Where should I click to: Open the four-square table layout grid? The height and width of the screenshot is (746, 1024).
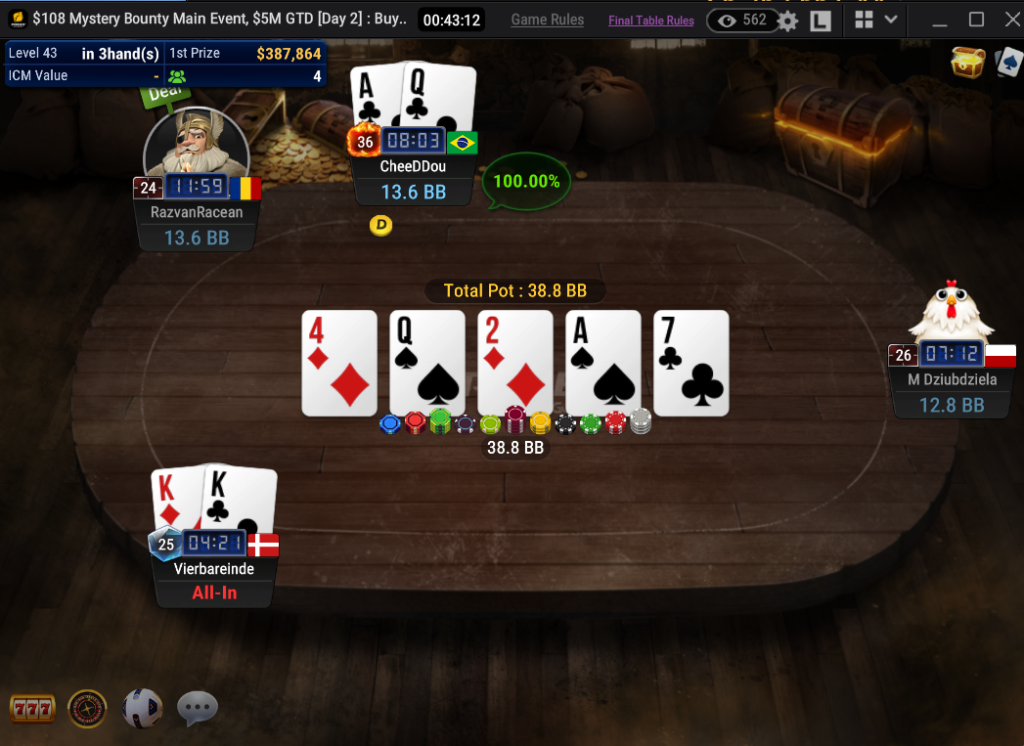click(x=864, y=19)
